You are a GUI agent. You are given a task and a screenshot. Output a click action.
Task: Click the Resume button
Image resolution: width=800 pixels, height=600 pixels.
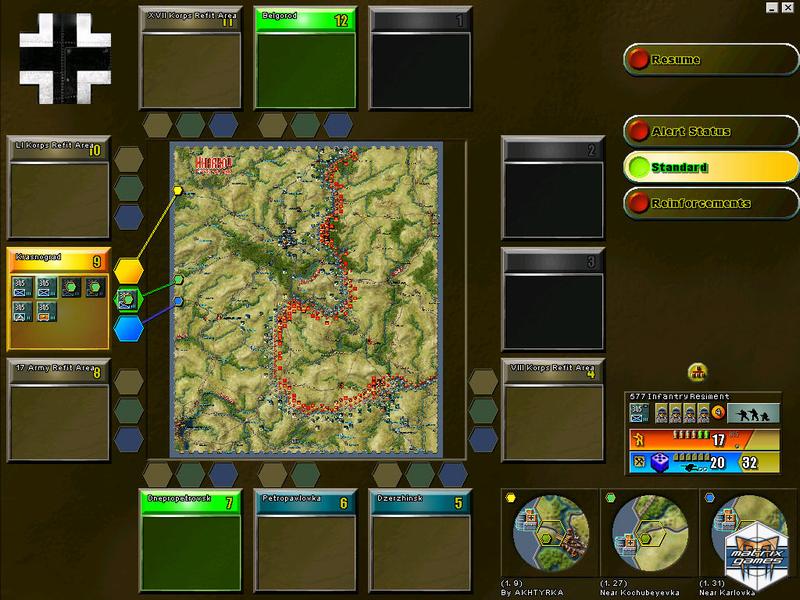tap(710, 60)
